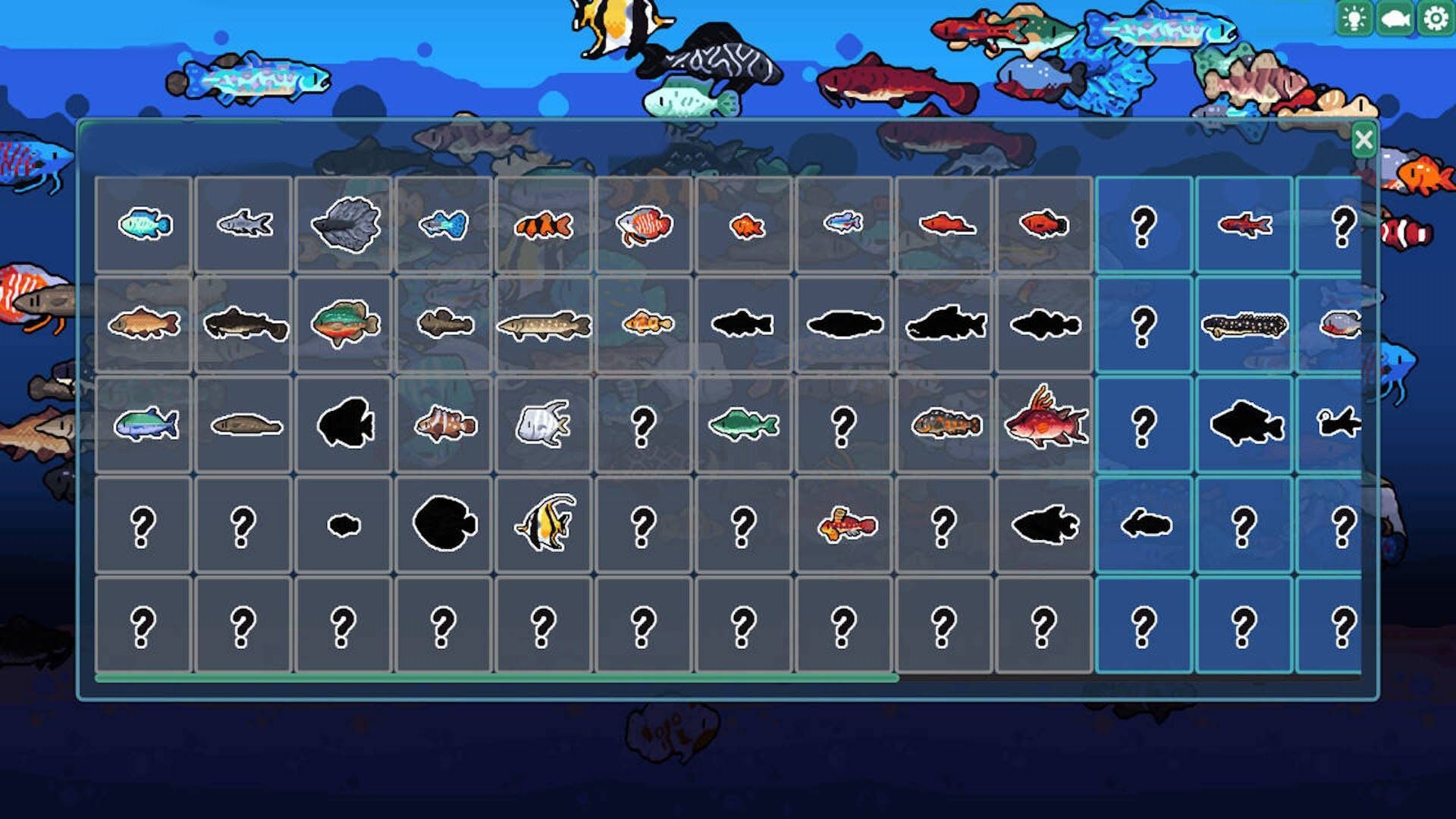Select the Moorish idol fish tile
The image size is (1456, 819).
(544, 523)
